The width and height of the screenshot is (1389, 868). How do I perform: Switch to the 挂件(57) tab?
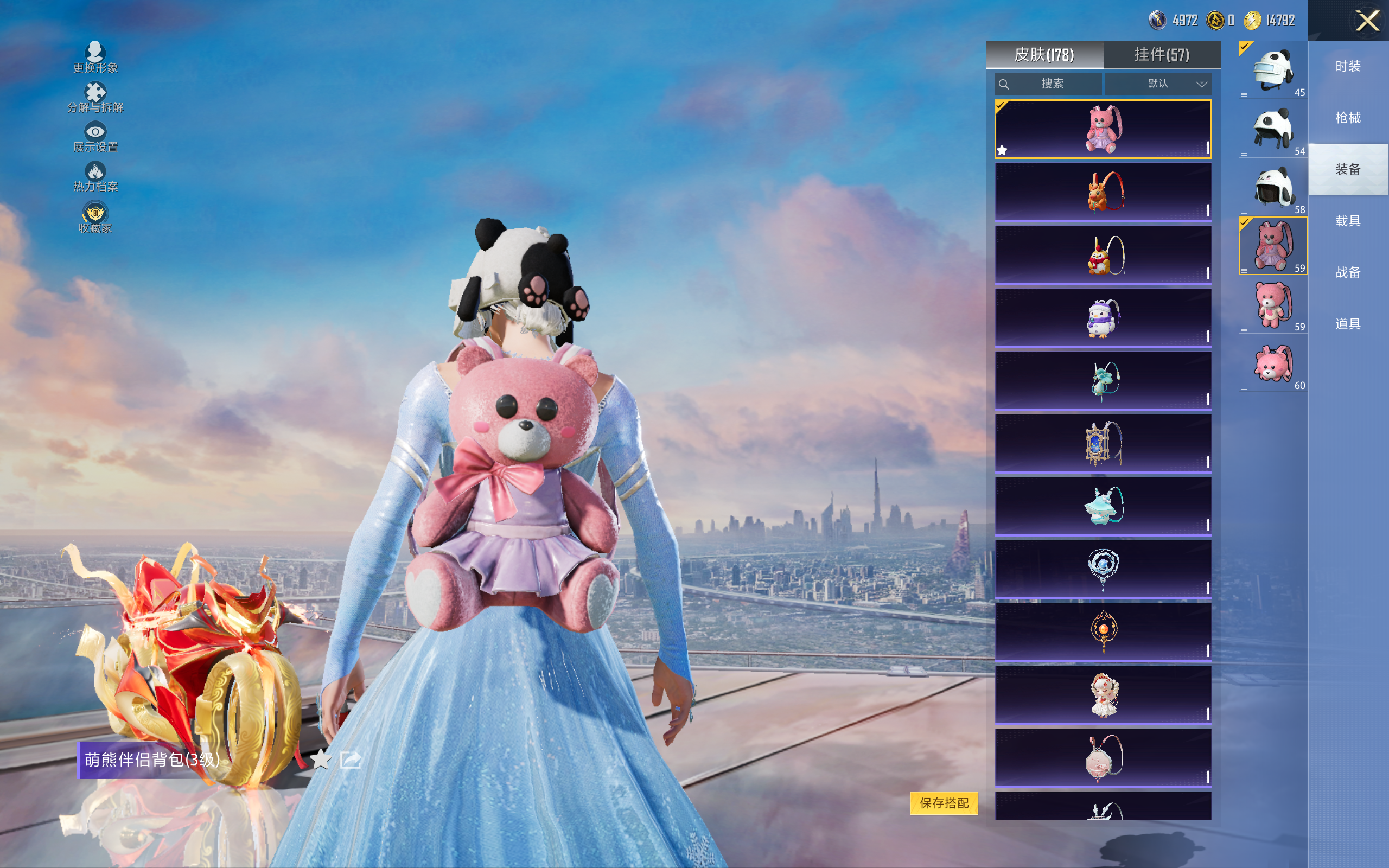point(1161,55)
